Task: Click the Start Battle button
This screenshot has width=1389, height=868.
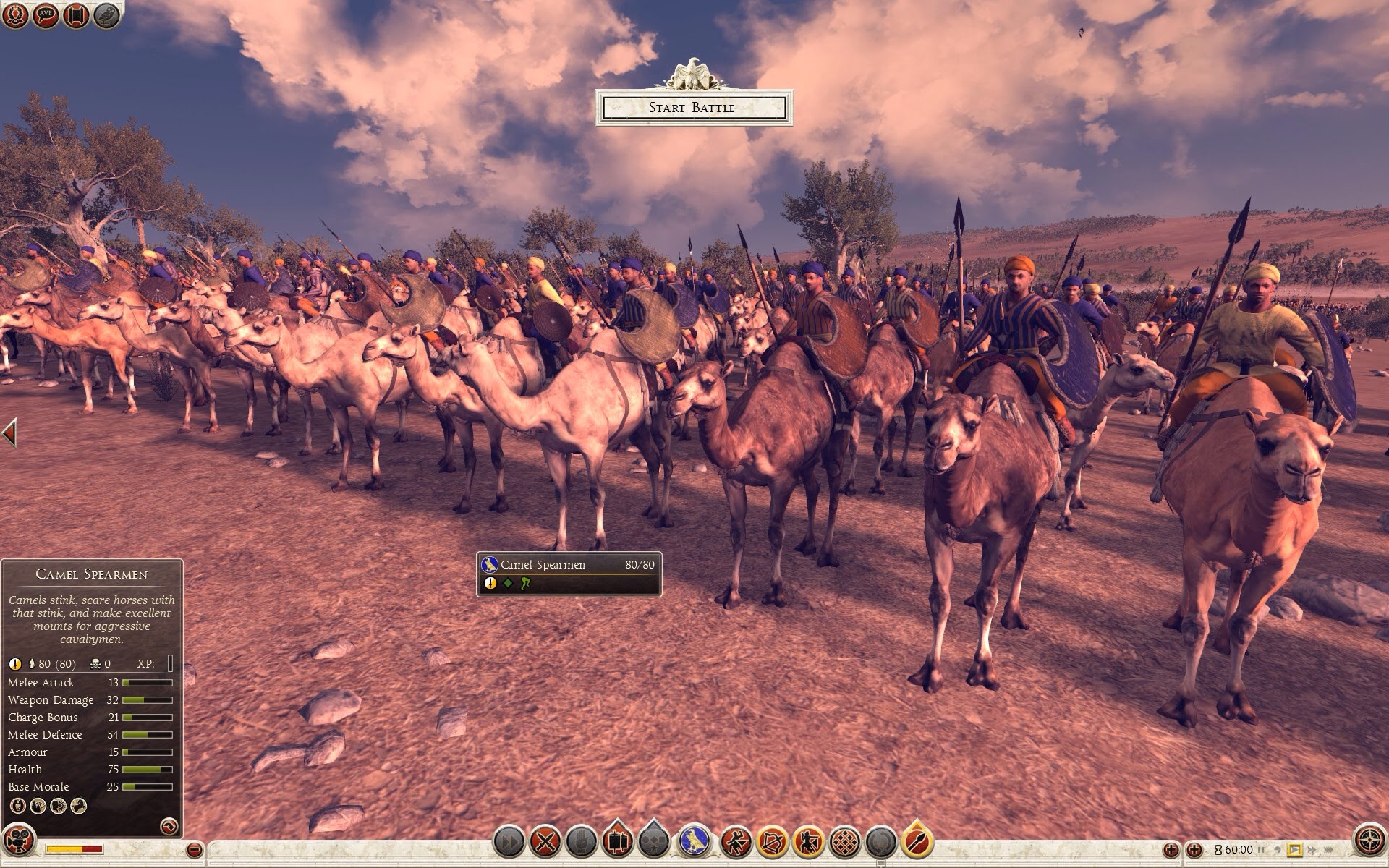Action: 694,108
